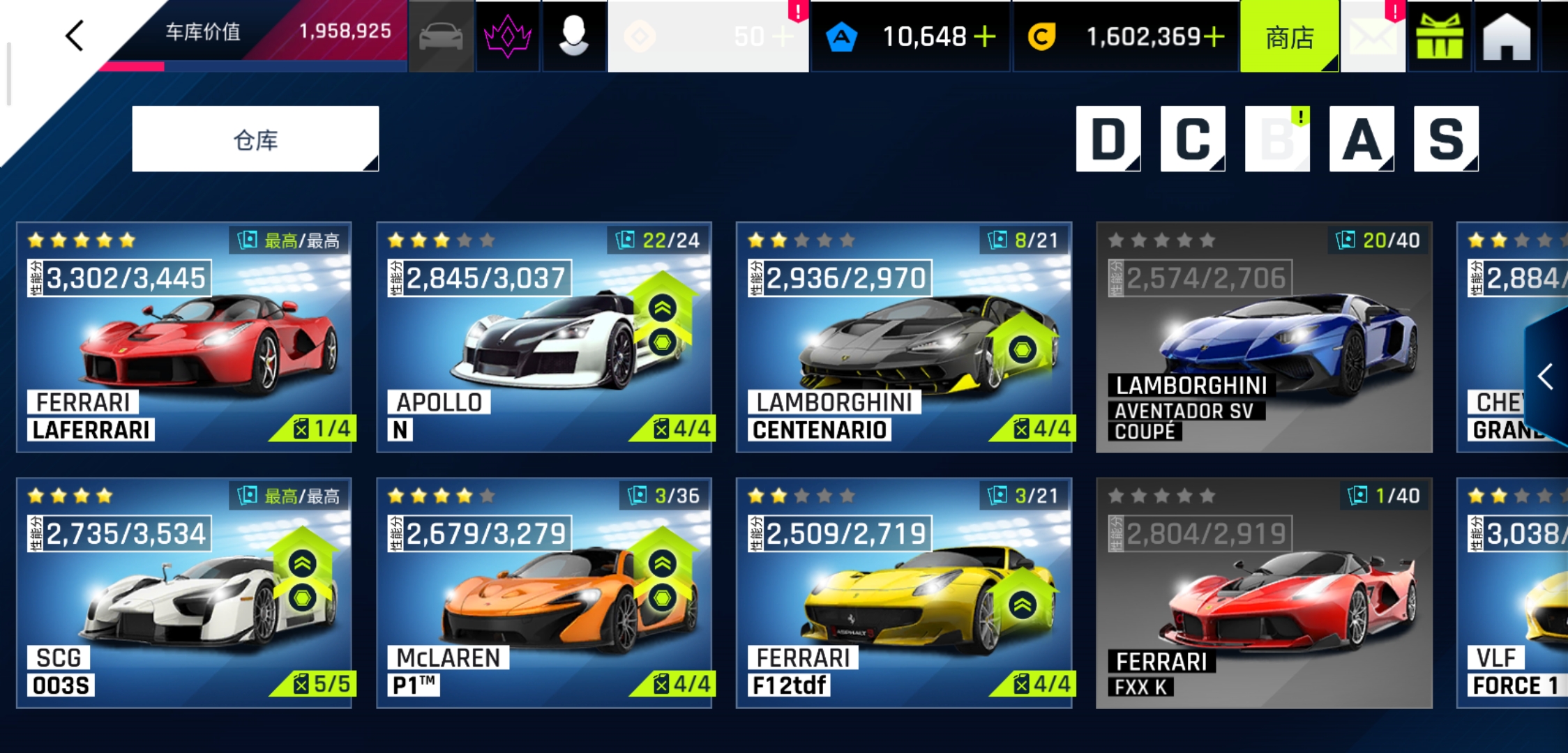Choose the McLaren P1 card

click(544, 593)
